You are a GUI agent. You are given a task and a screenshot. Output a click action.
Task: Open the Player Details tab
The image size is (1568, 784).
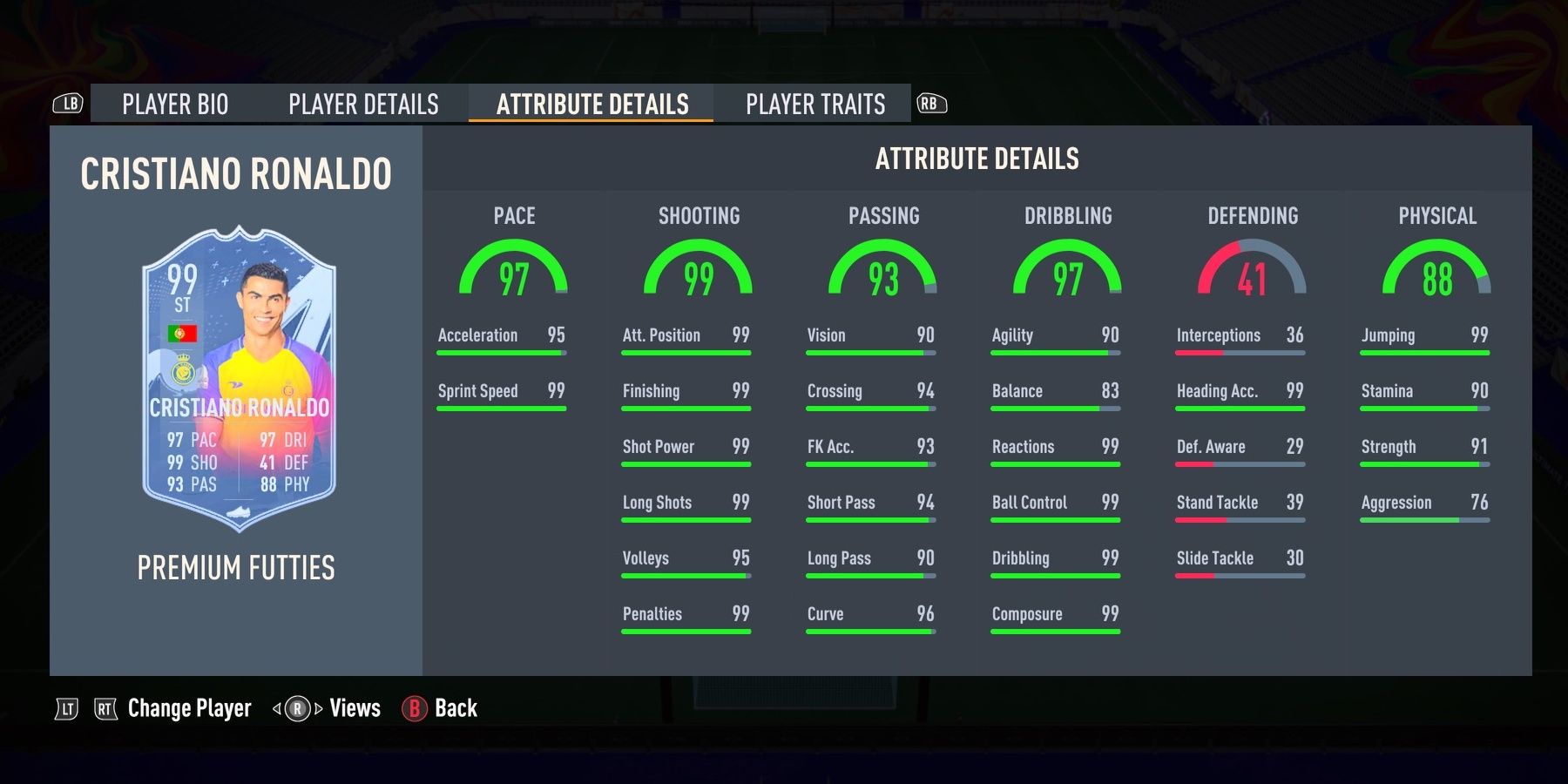363,105
